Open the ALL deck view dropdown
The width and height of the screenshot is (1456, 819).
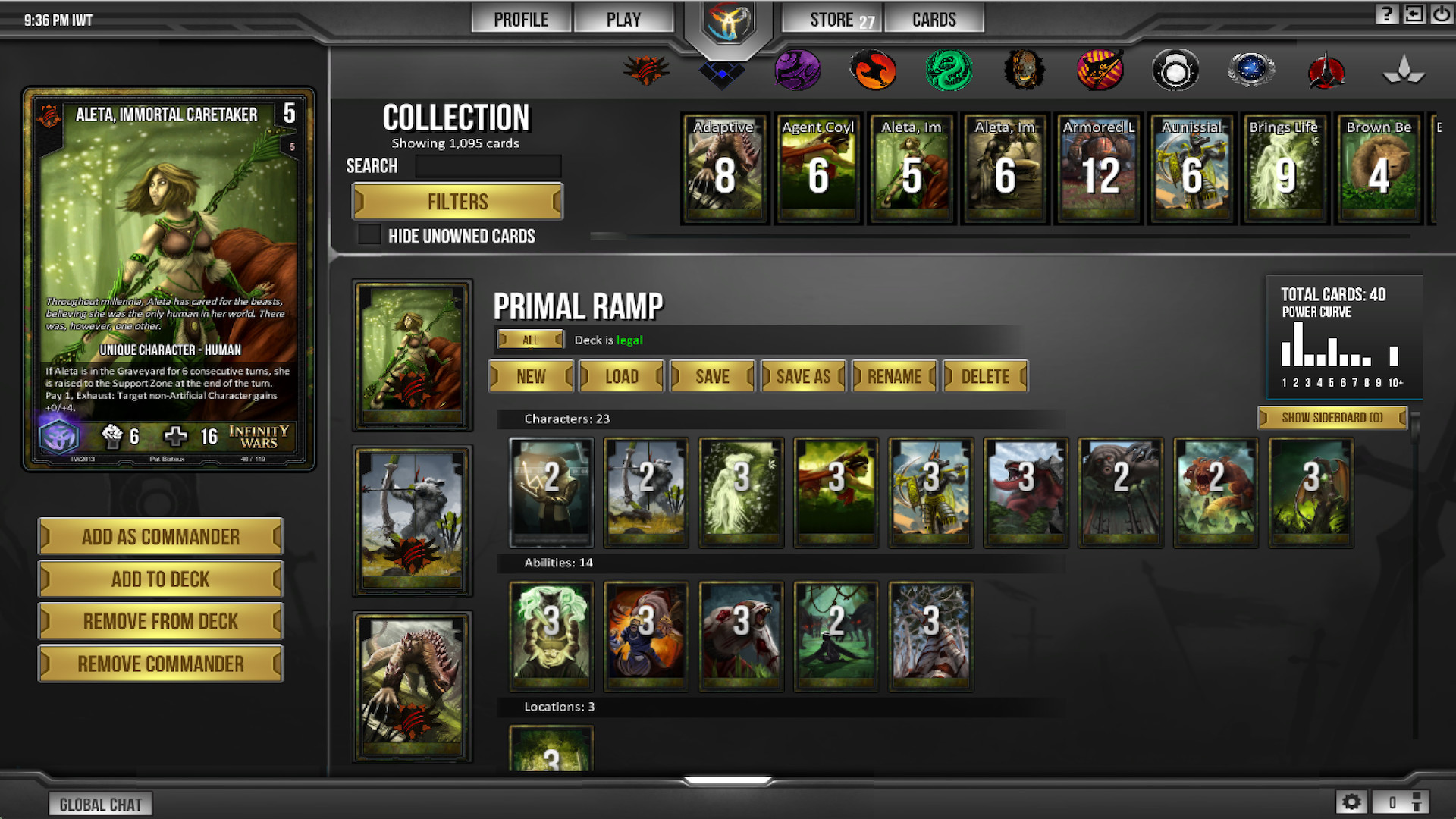tap(530, 339)
